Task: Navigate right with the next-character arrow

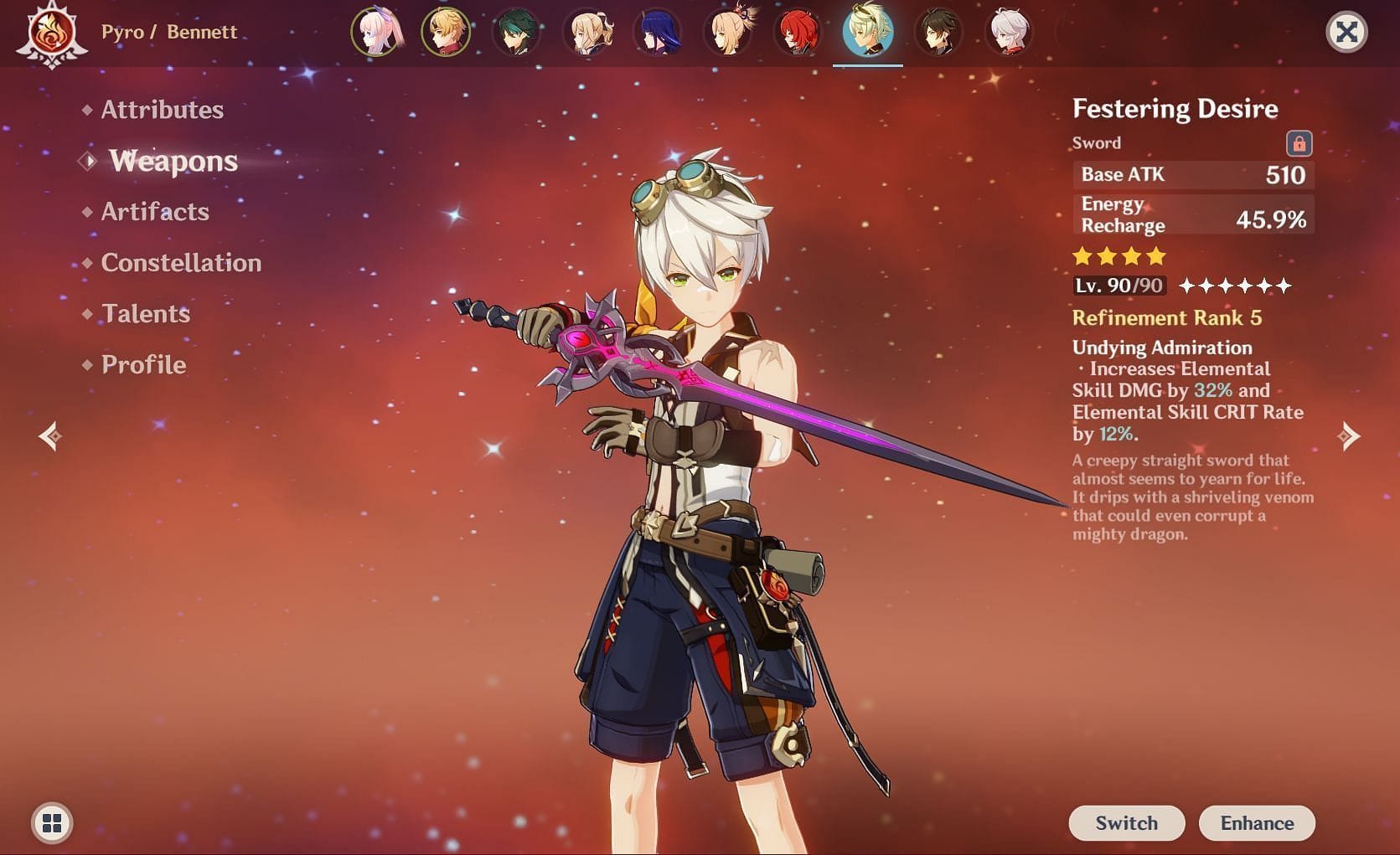Action: coord(1349,435)
